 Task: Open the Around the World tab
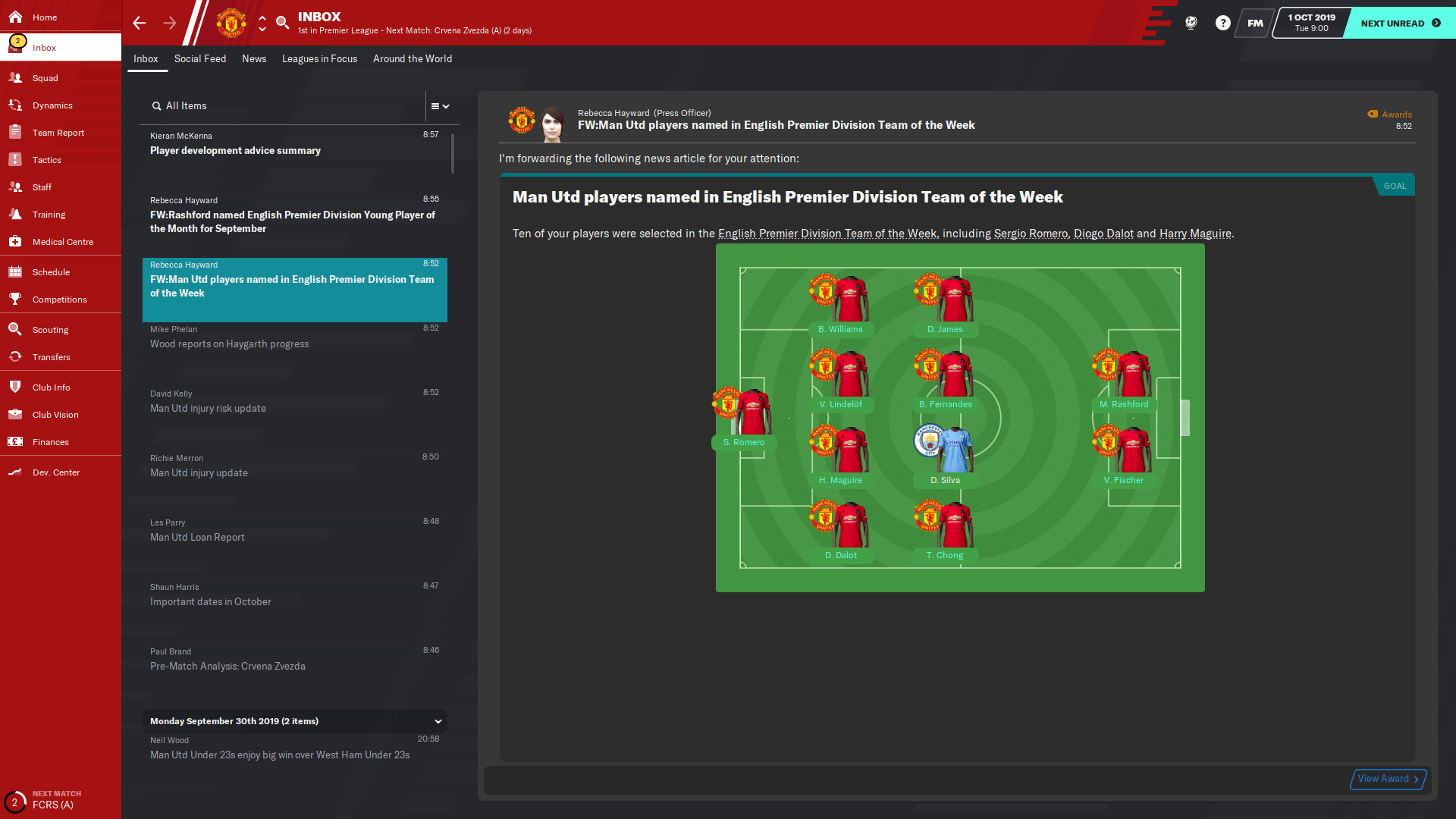click(412, 58)
